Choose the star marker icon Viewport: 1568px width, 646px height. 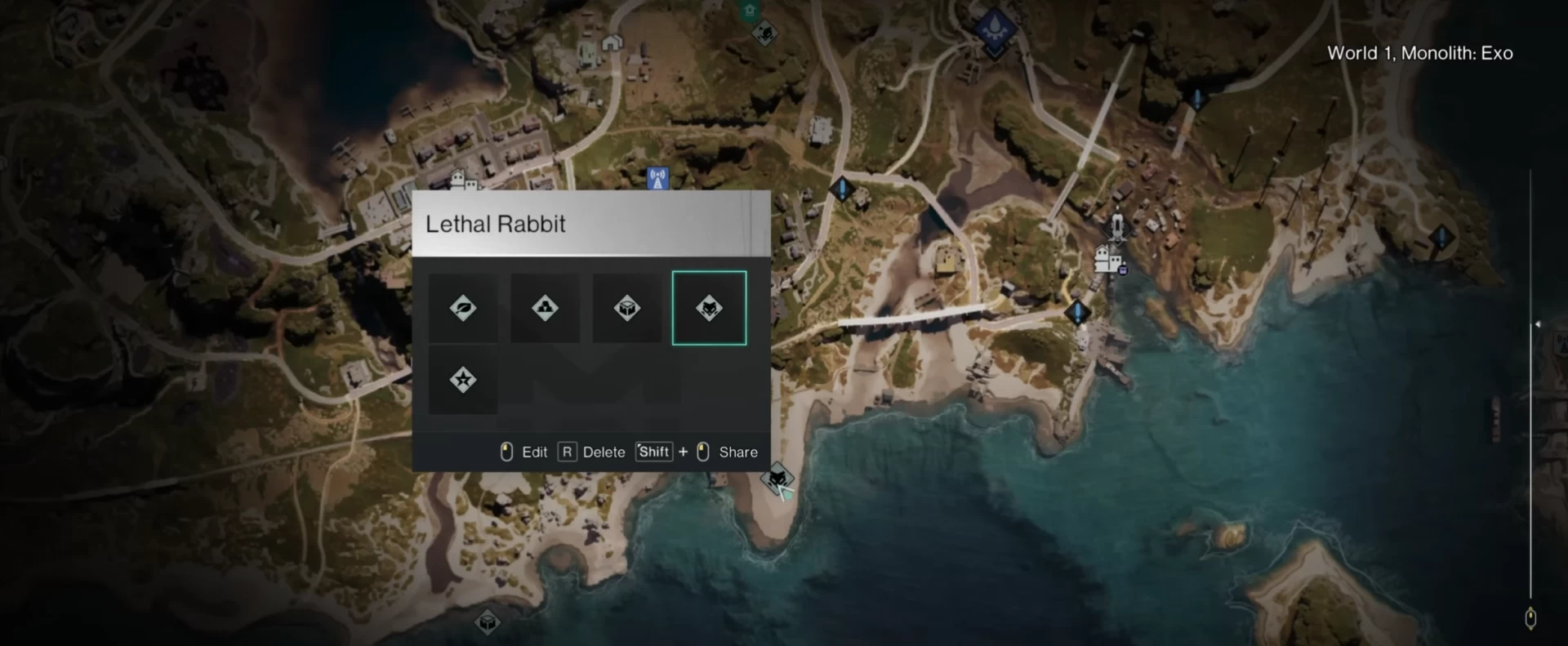click(463, 380)
